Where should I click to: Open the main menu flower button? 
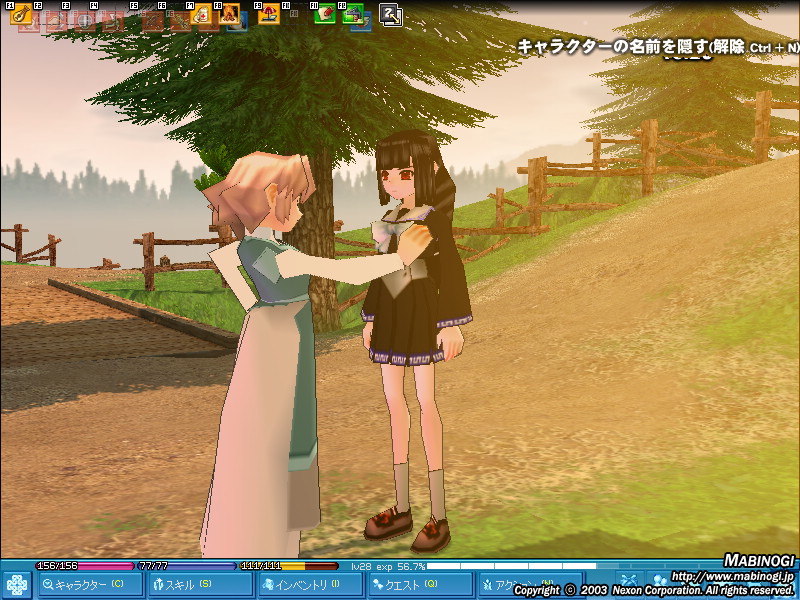click(x=17, y=585)
